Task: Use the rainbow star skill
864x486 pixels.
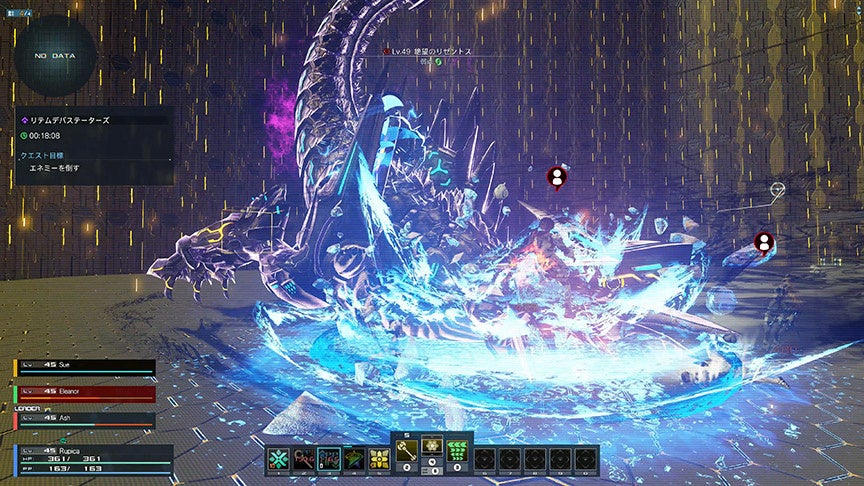Action: 354,459
